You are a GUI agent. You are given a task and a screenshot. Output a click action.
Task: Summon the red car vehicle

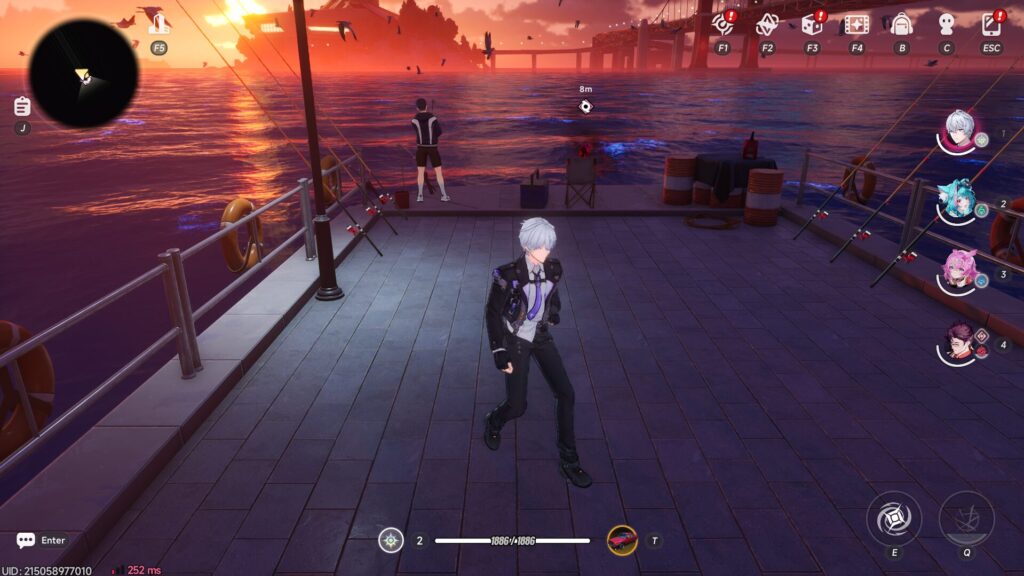click(x=622, y=540)
